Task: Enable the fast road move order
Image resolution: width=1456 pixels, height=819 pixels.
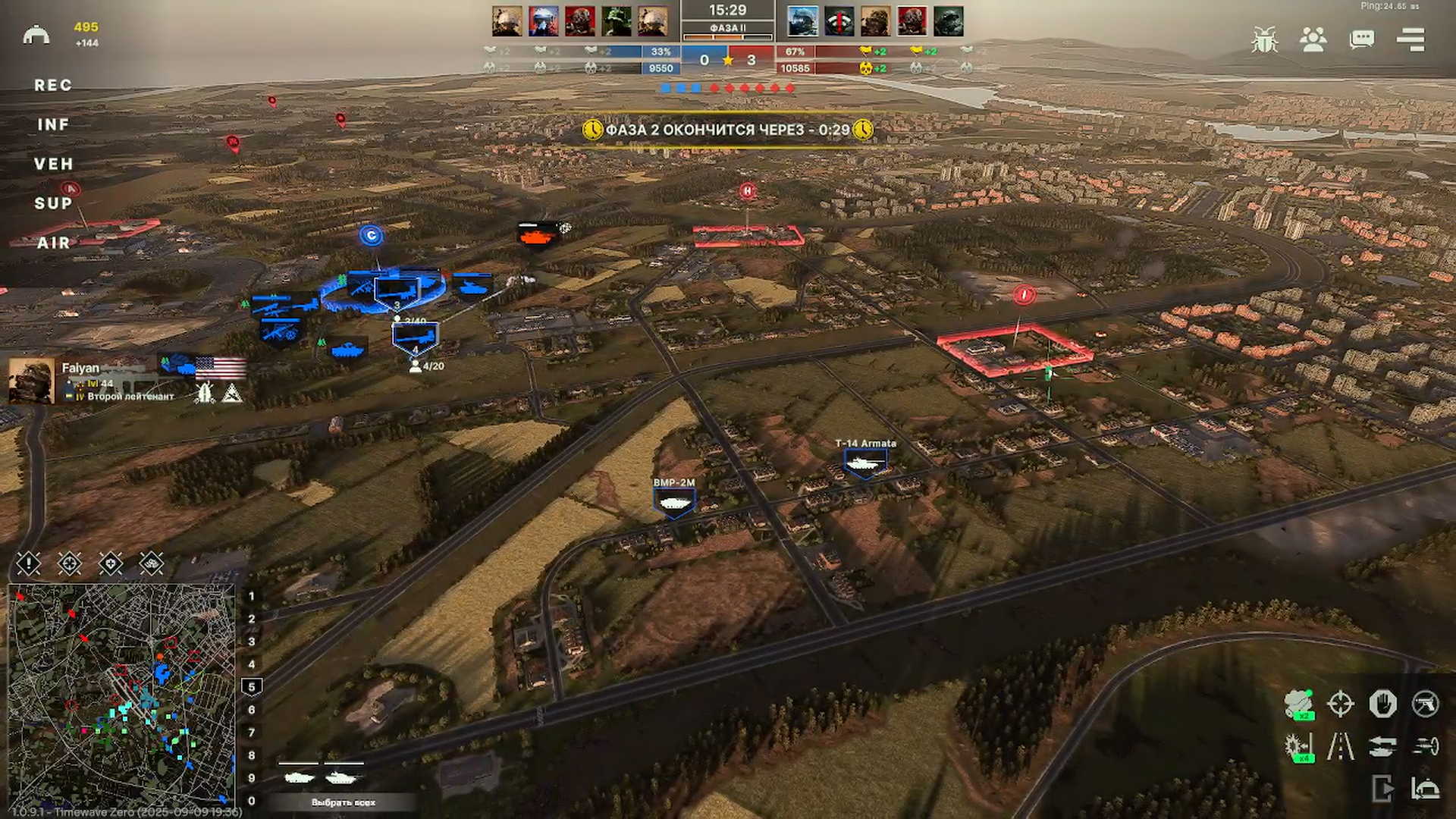Action: pos(1340,747)
